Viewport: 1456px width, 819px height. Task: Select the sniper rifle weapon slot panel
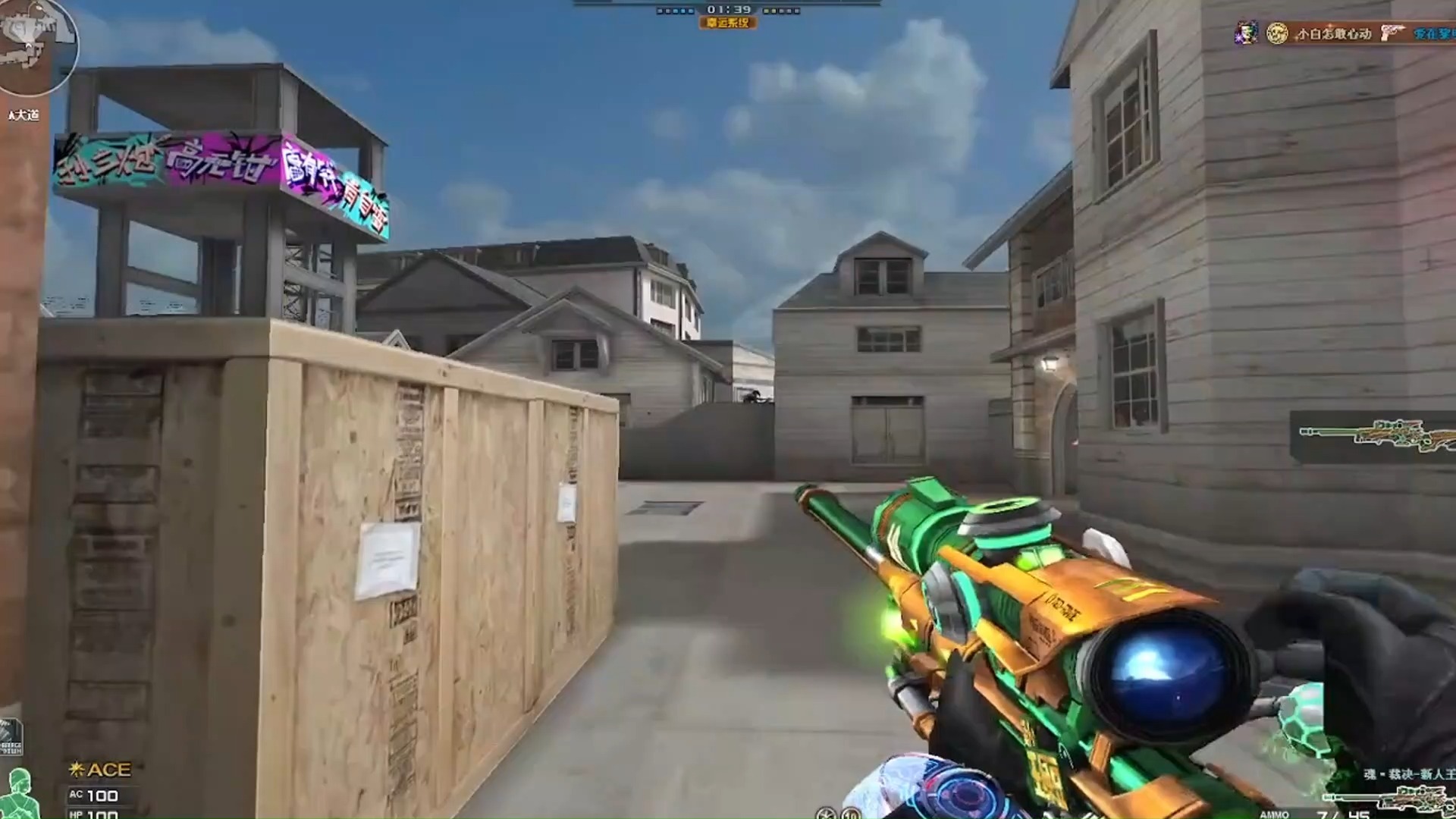1374,436
